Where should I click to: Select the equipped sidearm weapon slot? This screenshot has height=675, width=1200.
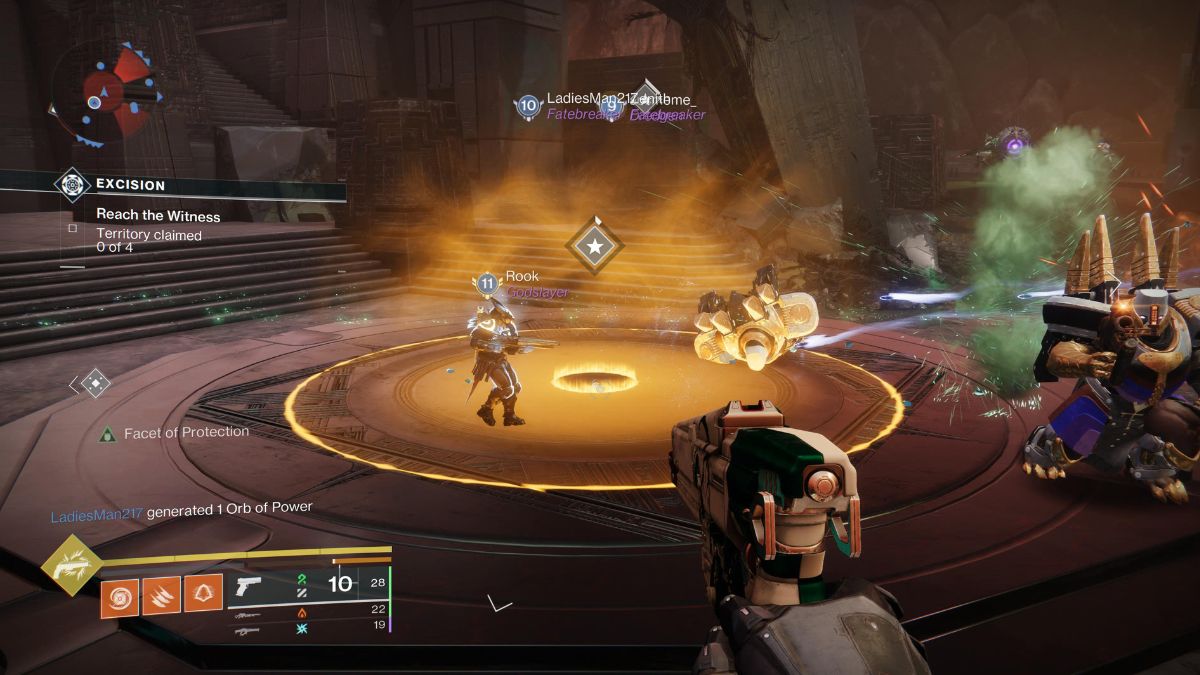tap(246, 586)
